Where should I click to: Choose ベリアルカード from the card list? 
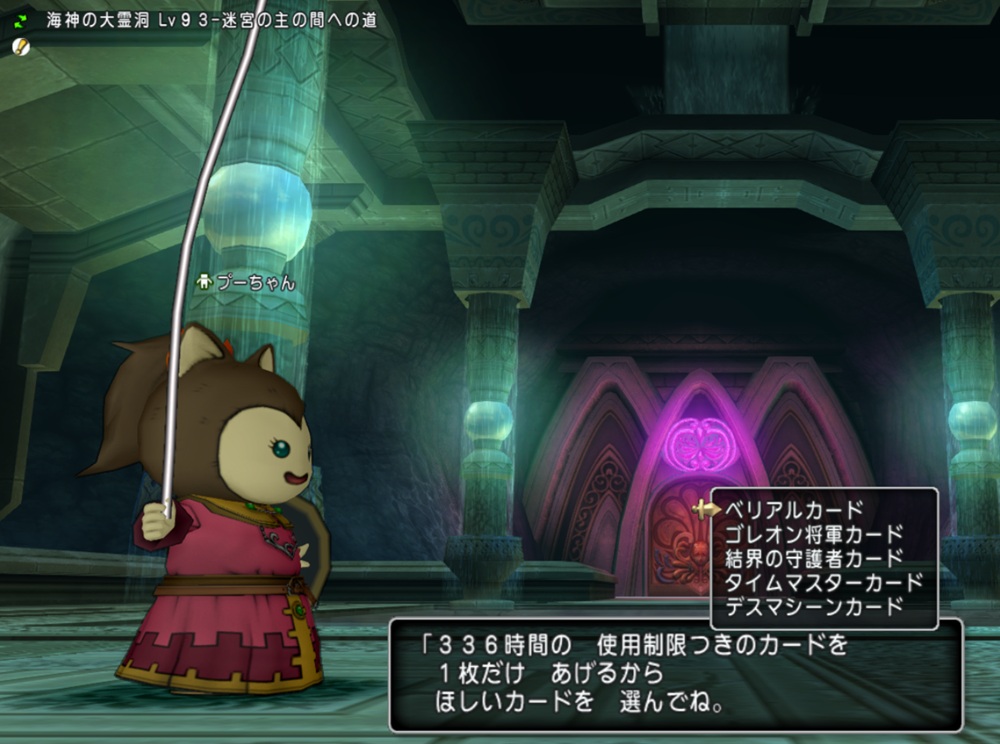coord(794,510)
